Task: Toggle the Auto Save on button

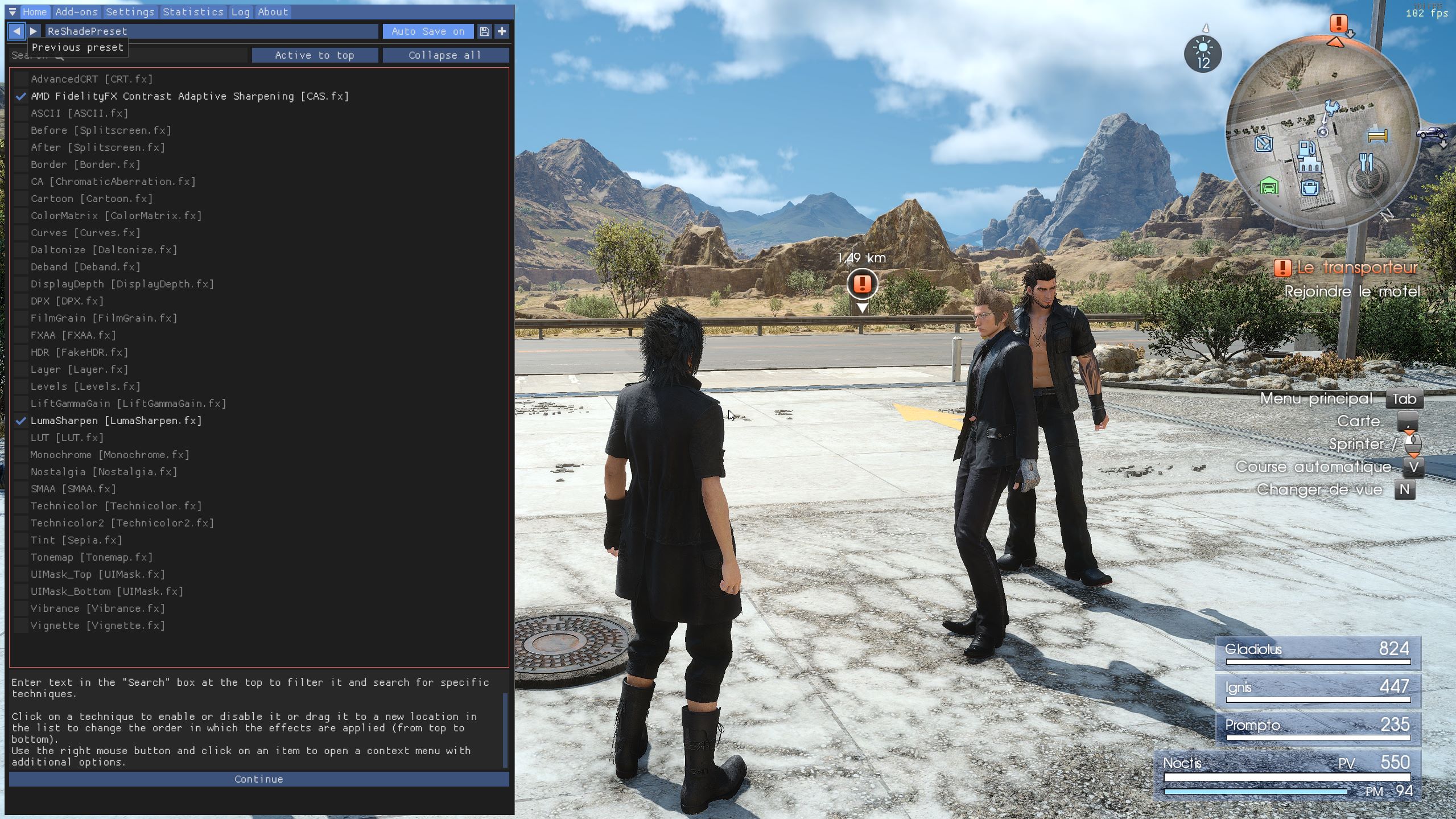Action: [427, 31]
